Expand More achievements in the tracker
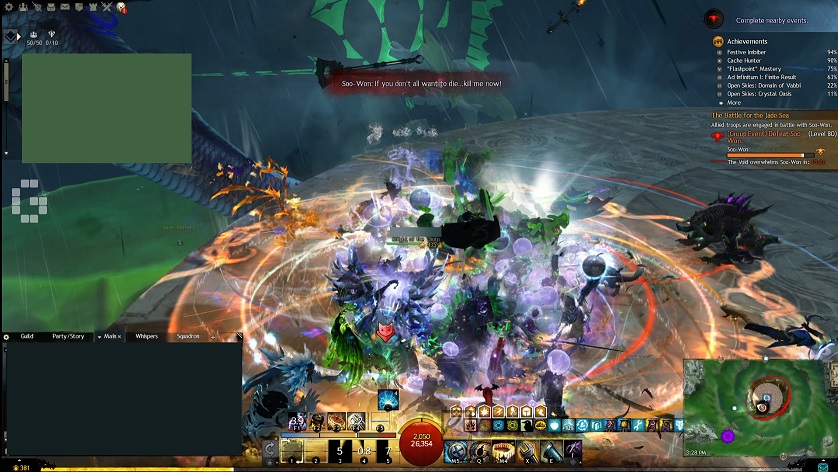Viewport: 838px width, 472px height. (733, 102)
